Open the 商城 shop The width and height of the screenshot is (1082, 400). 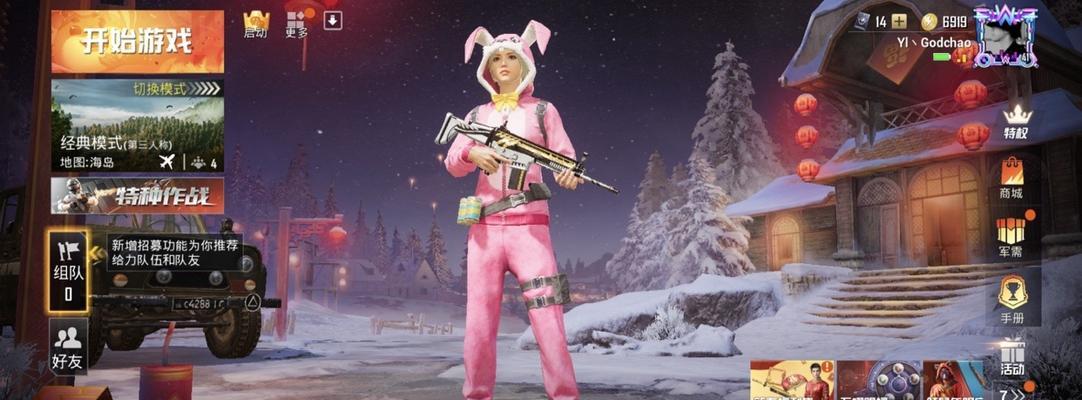pyautogui.click(x=1012, y=178)
